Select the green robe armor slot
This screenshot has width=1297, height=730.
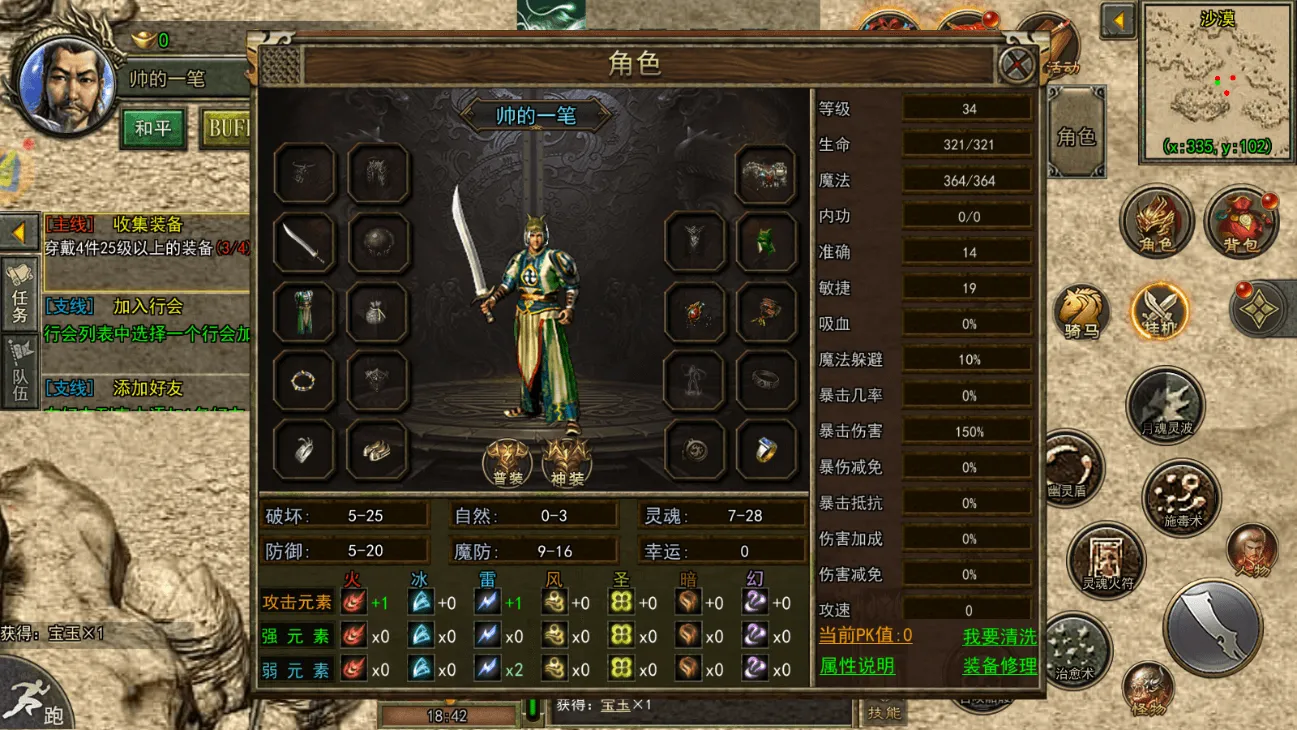[x=303, y=312]
